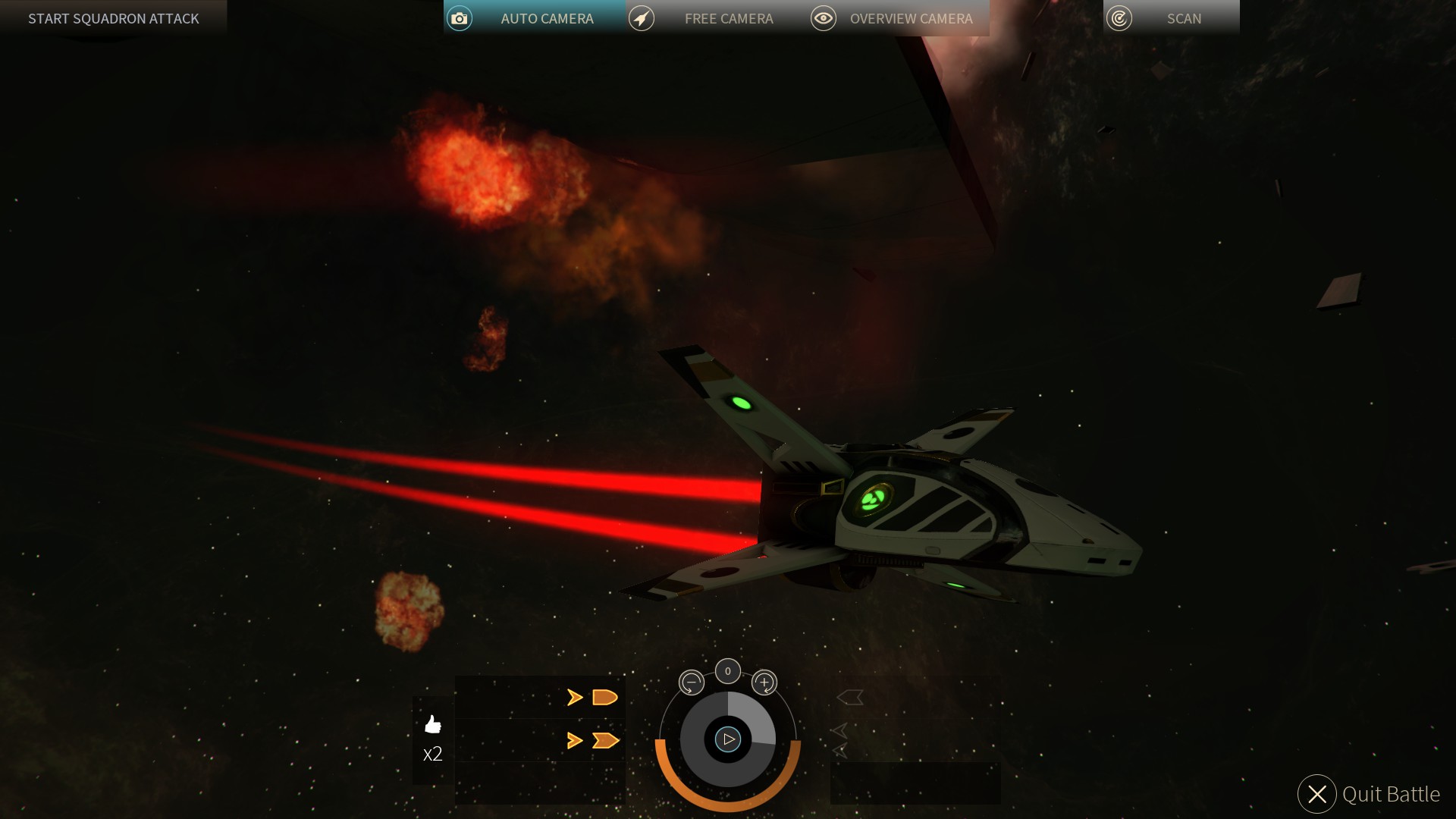Image resolution: width=1456 pixels, height=819 pixels.
Task: Toggle Overview Camera mode on
Action: pyautogui.click(x=912, y=17)
